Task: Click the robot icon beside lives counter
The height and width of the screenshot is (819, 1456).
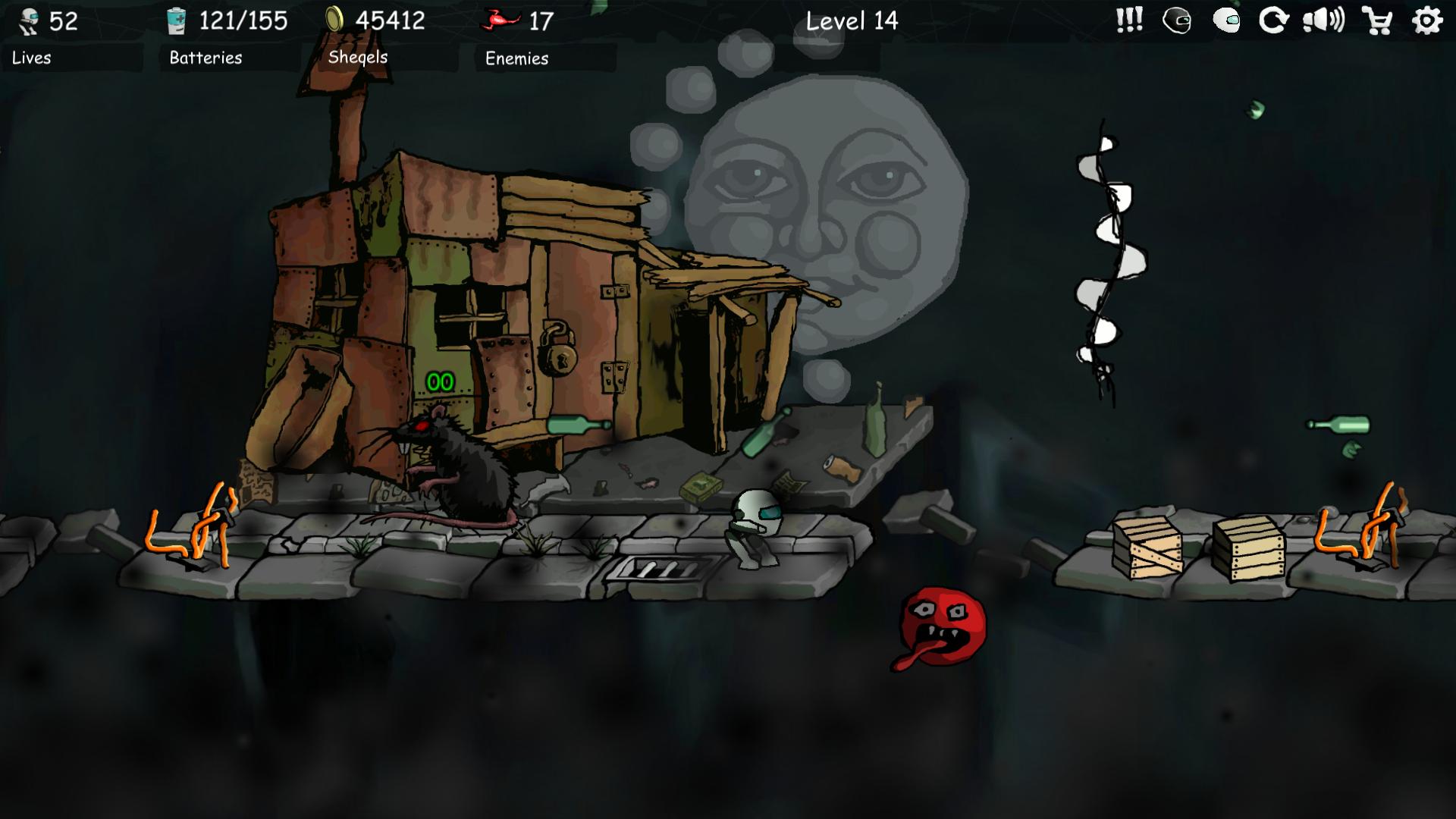Action: coord(27,20)
